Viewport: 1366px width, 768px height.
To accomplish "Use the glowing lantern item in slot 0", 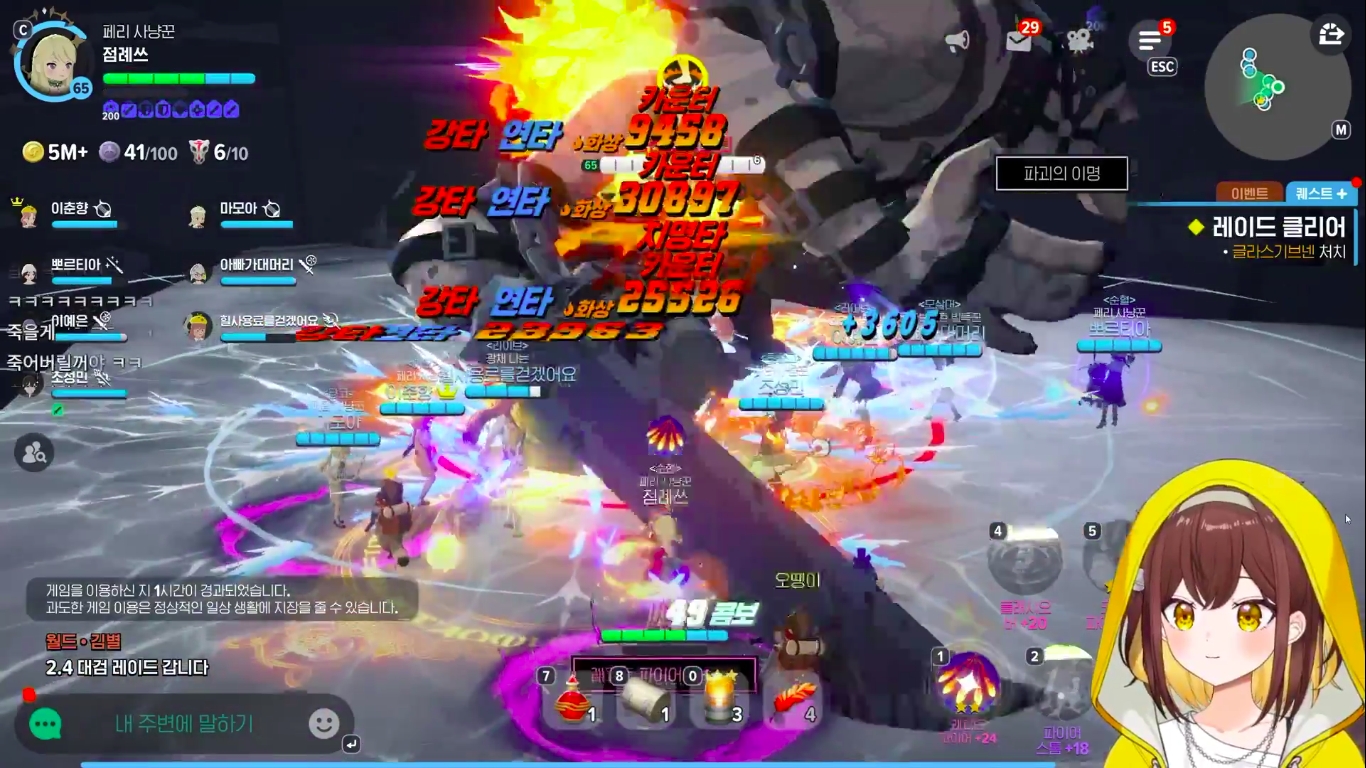I will point(720,700).
